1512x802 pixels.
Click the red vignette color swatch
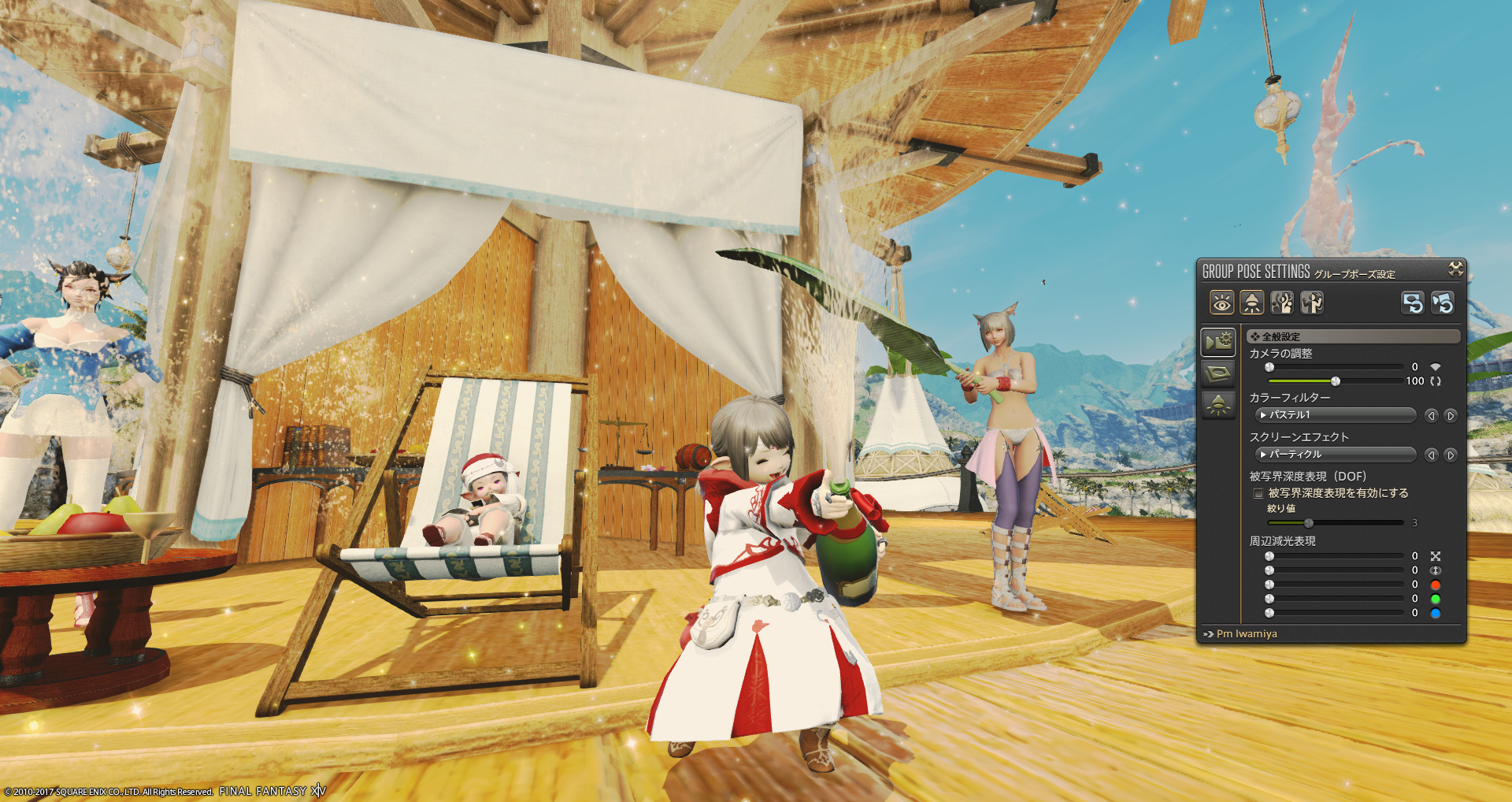pos(1436,585)
